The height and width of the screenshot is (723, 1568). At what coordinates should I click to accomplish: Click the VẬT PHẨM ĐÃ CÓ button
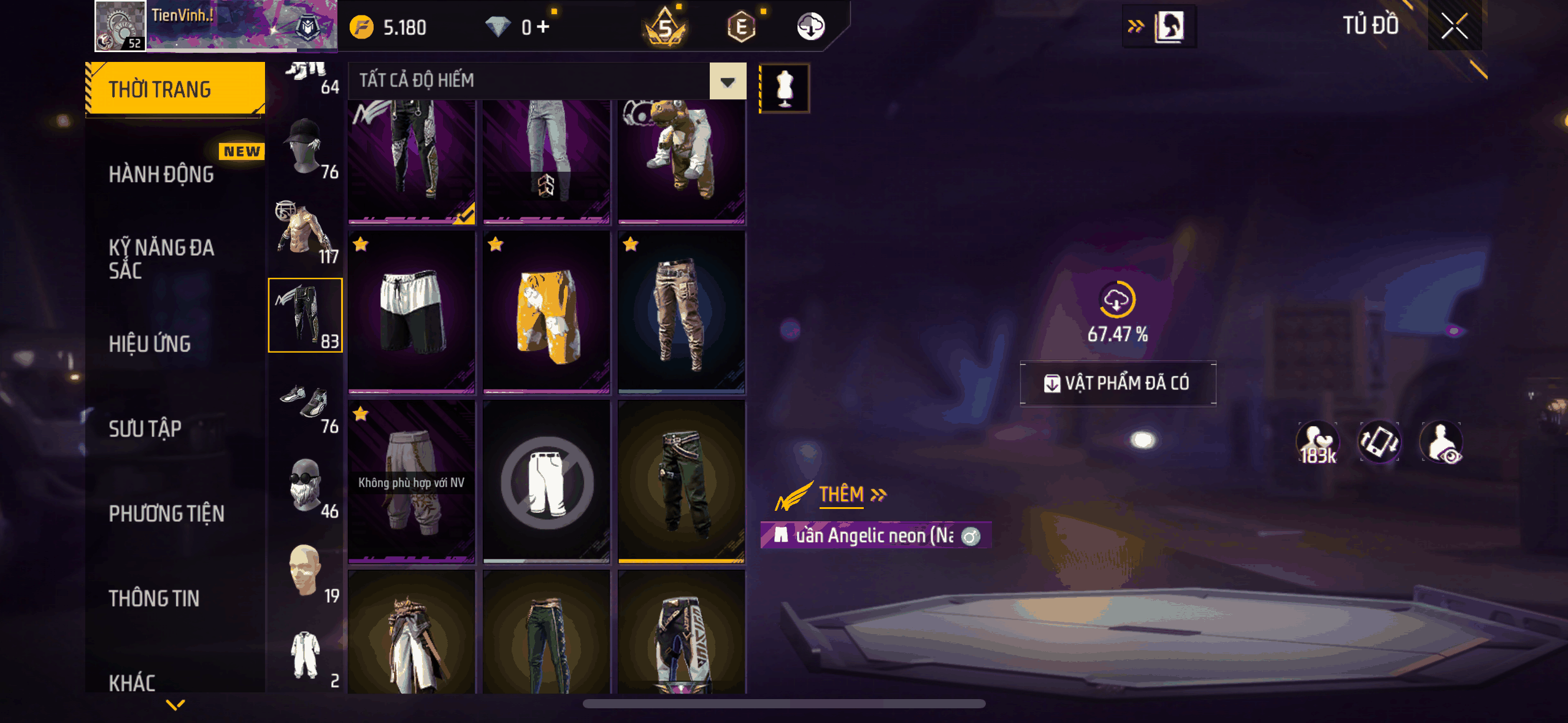click(x=1118, y=383)
